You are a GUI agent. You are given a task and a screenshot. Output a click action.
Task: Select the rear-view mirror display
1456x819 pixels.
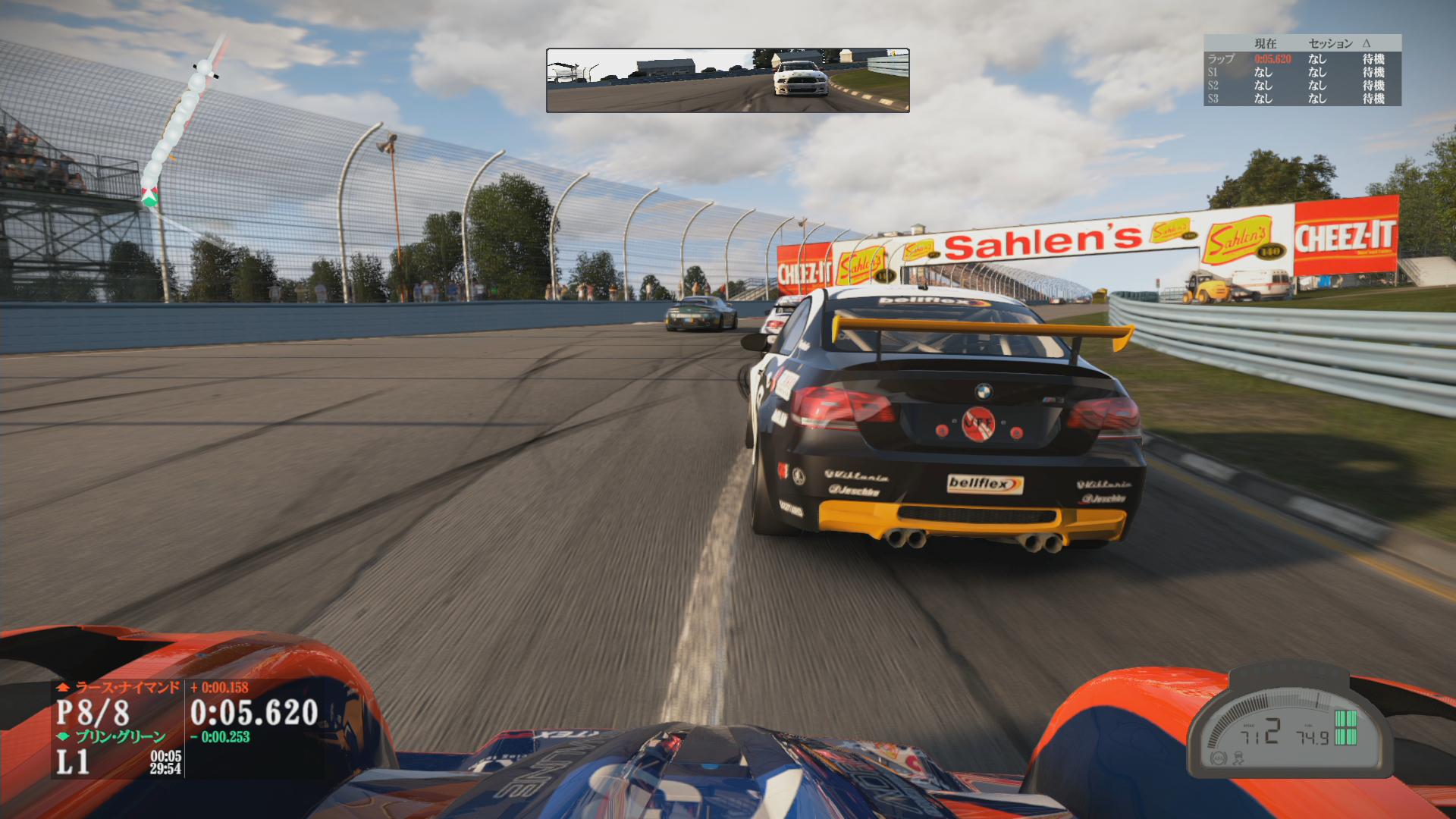click(727, 80)
